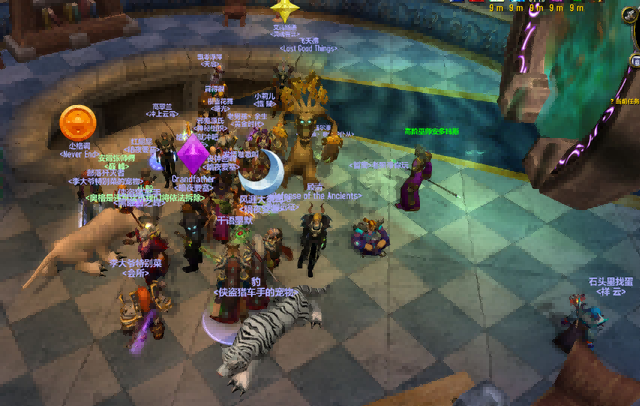This screenshot has width=640, height=406.
Task: Open the current quests tracker header
Action: 627,101
